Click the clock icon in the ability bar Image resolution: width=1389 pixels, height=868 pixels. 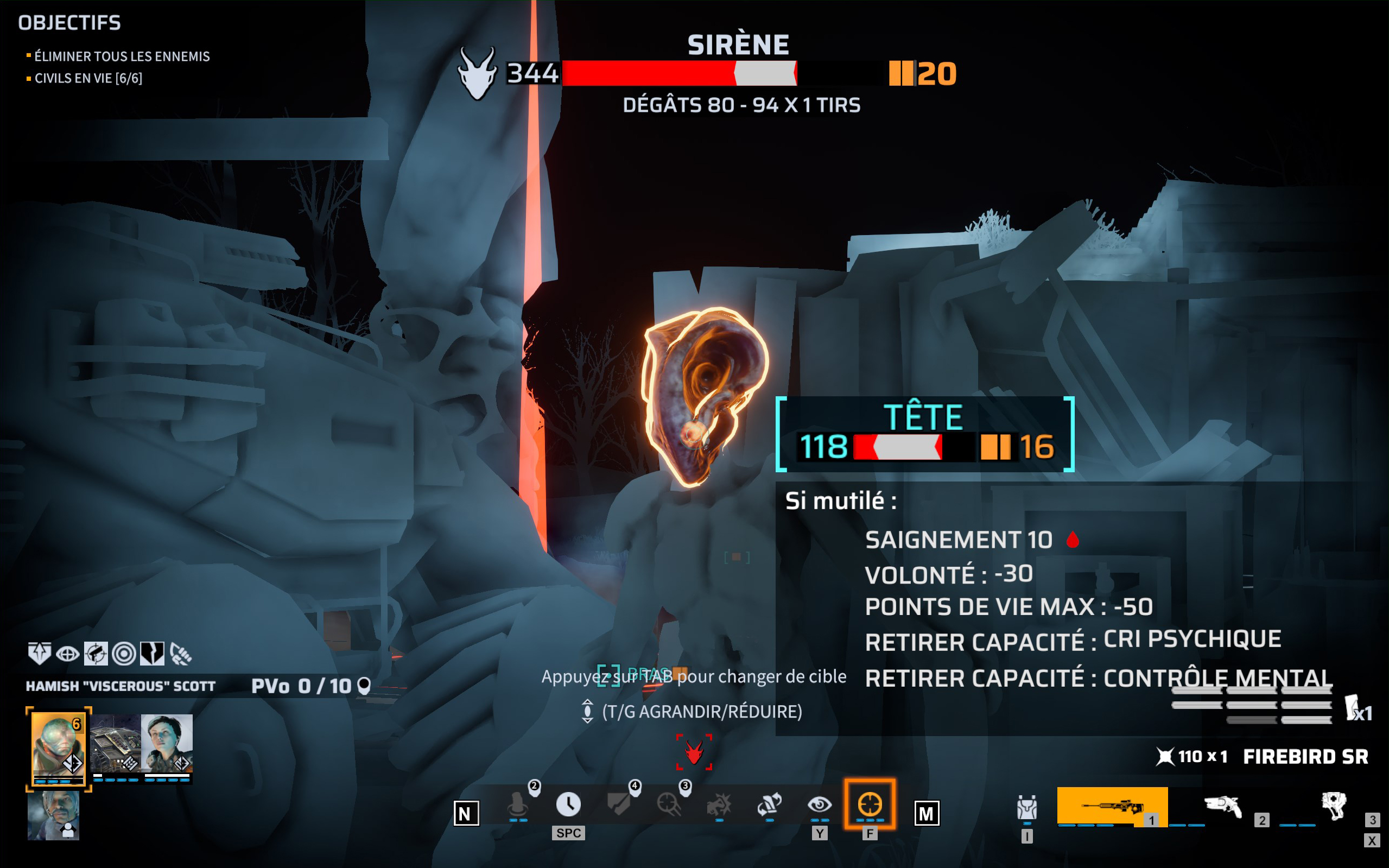point(568,804)
